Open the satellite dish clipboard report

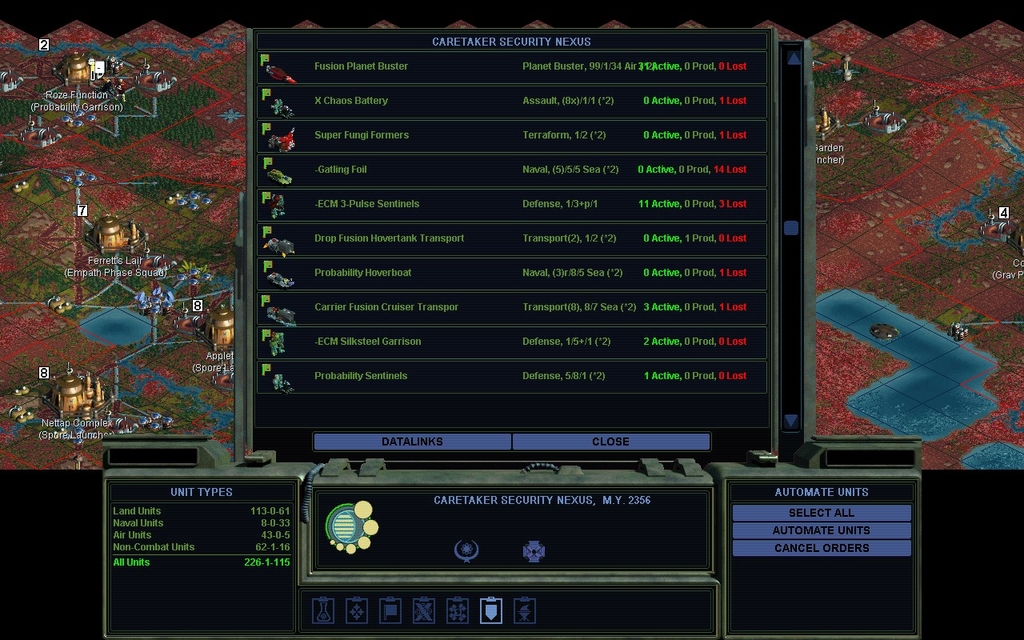(524, 610)
